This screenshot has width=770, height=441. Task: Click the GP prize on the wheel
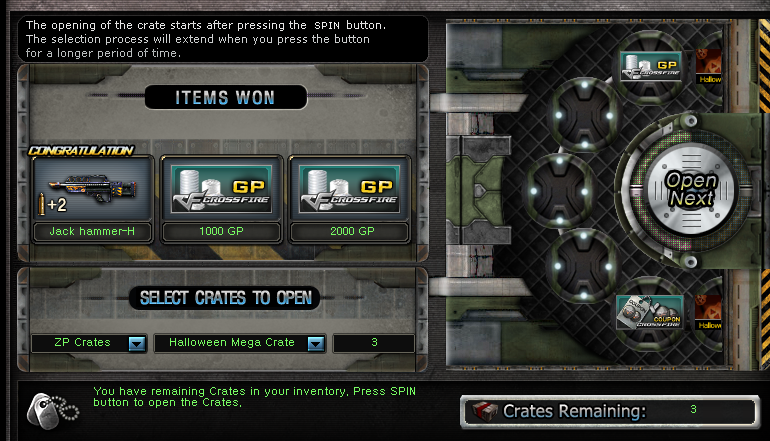(650, 67)
